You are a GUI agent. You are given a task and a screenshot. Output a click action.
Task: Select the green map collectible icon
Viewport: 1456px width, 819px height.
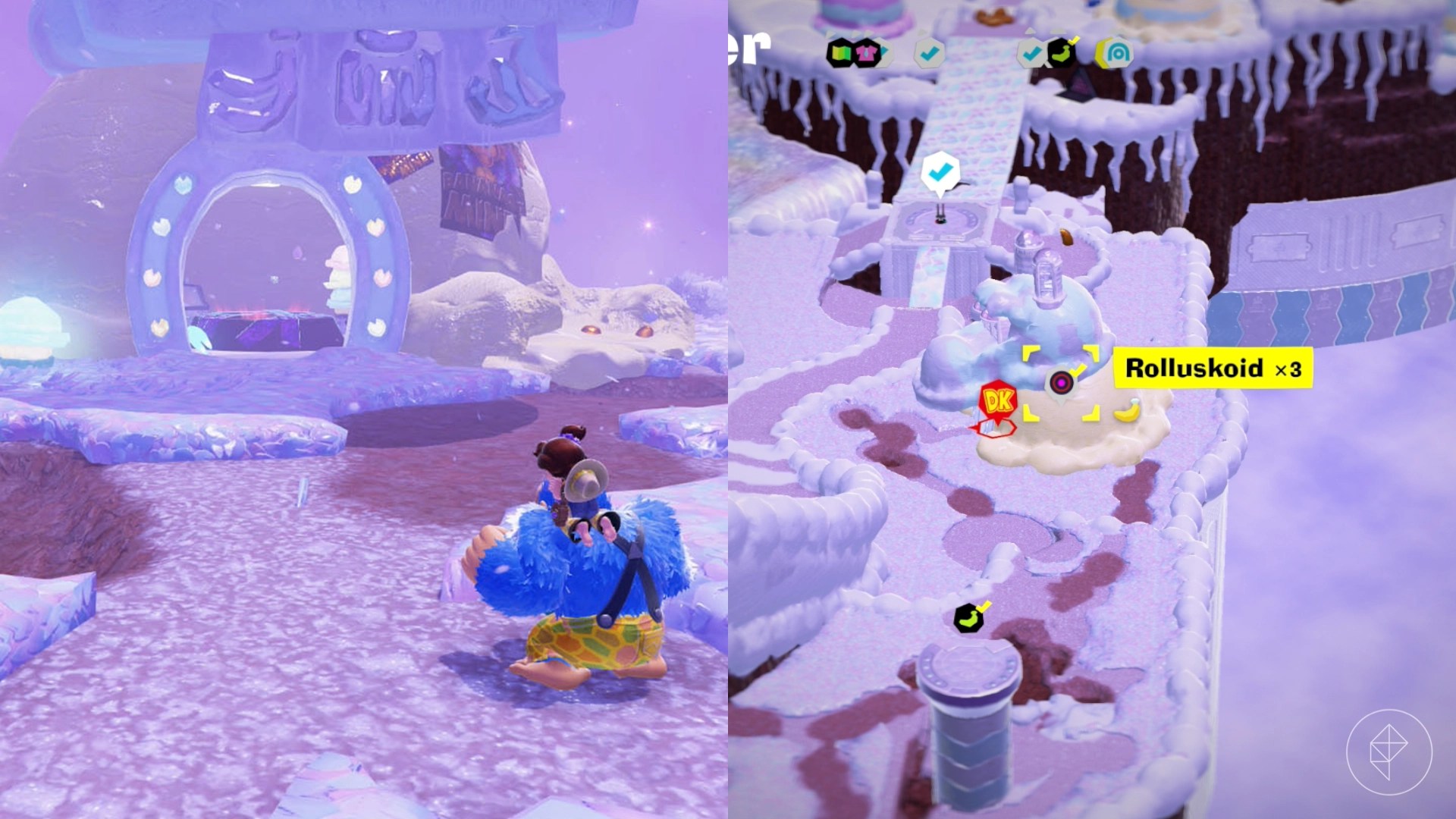click(x=842, y=54)
